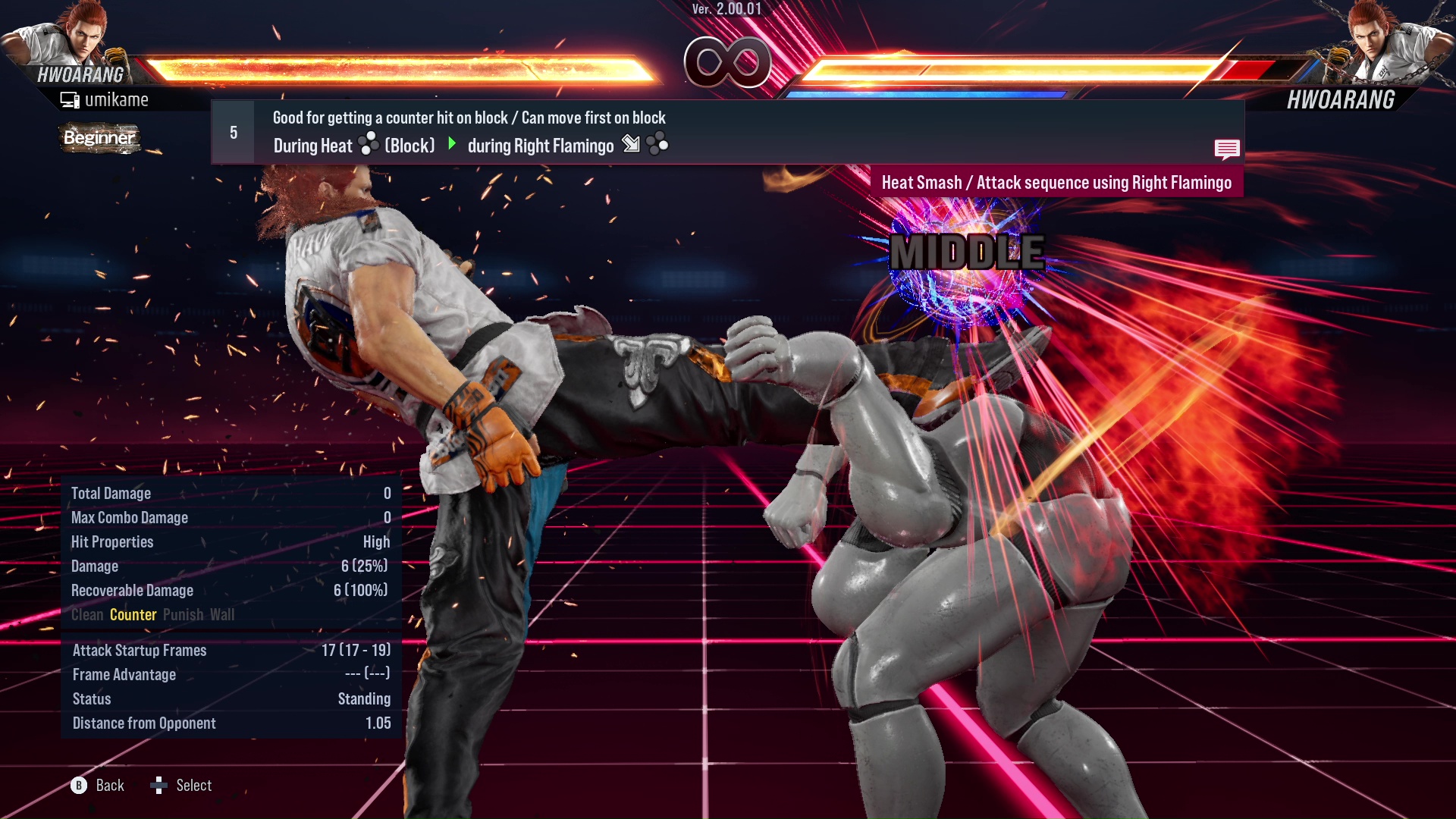This screenshot has height=819, width=1456.
Task: Expand the Heat Smash attack sequence banner
Action: [1057, 182]
